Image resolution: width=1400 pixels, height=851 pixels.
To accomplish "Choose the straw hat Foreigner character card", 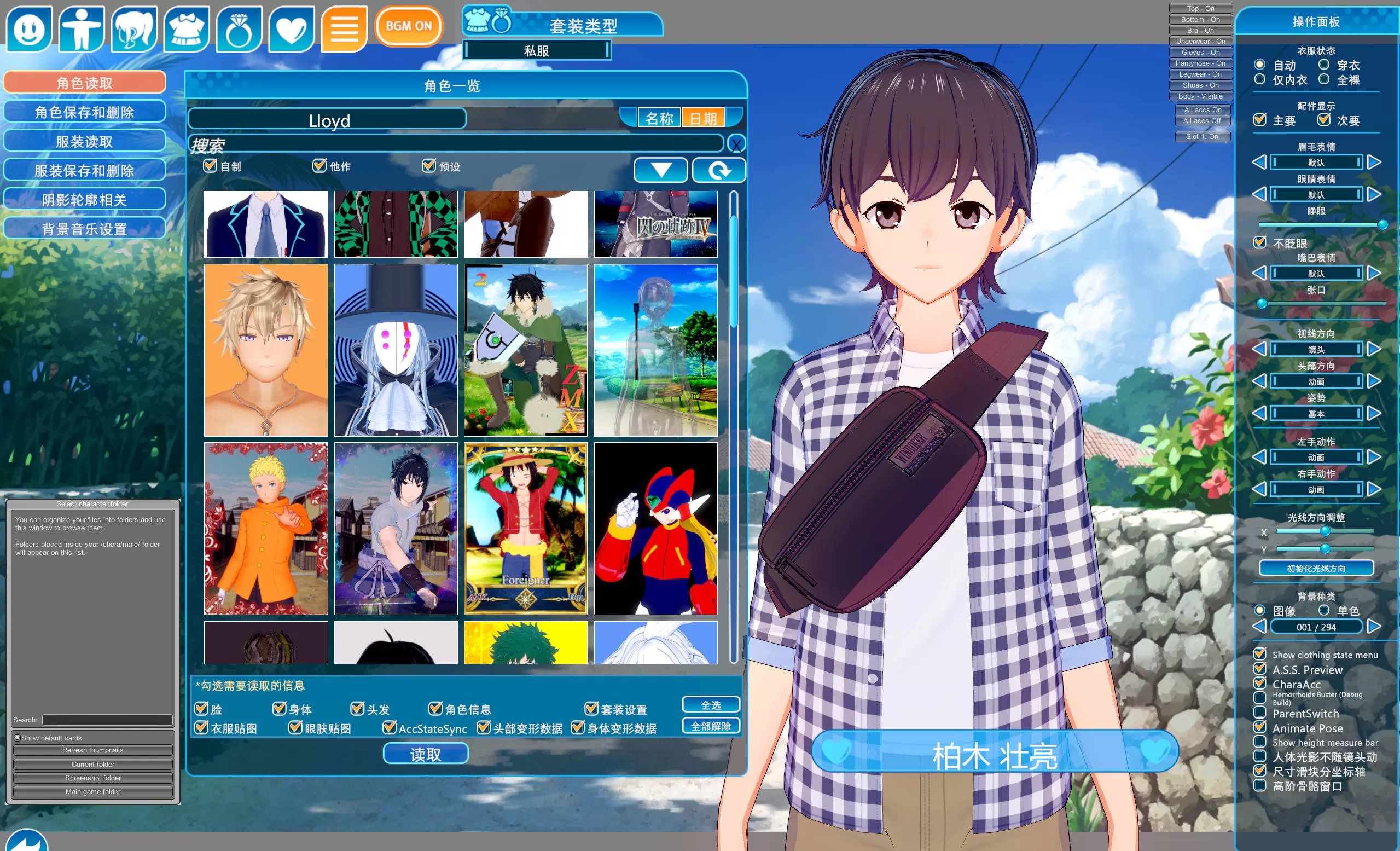I will pyautogui.click(x=526, y=529).
